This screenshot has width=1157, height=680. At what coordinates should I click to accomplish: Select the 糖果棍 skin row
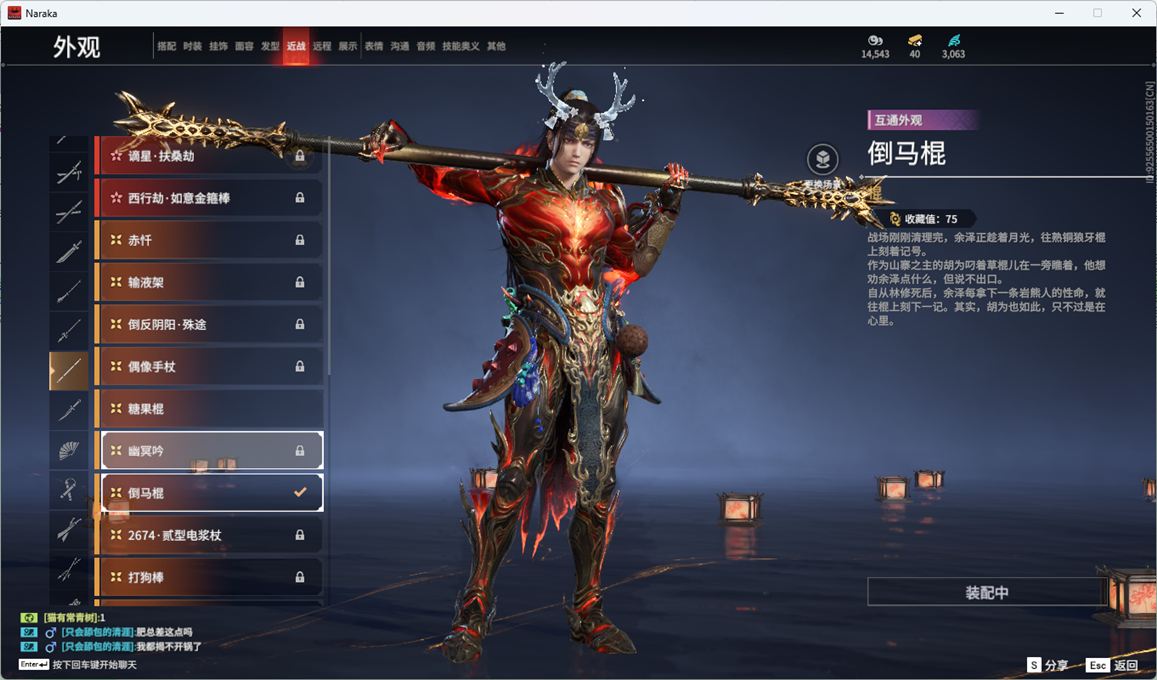pos(209,409)
